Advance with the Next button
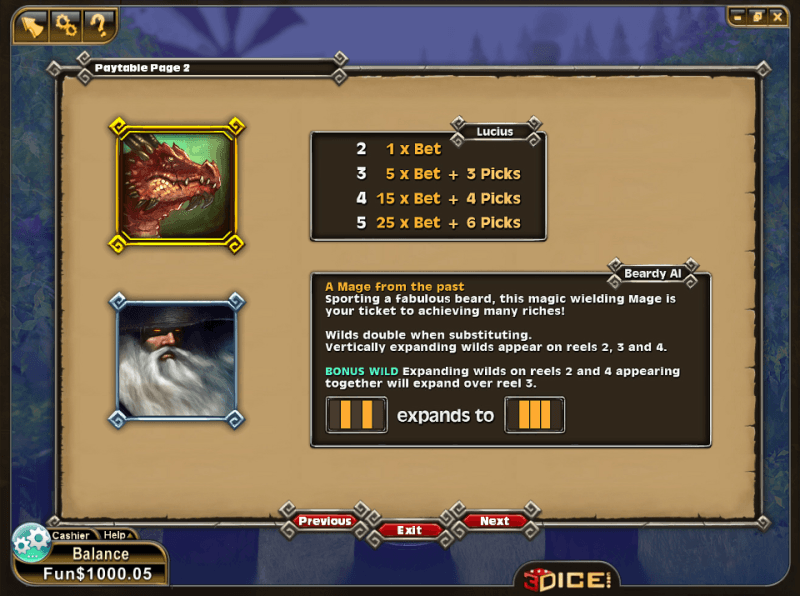 click(494, 521)
